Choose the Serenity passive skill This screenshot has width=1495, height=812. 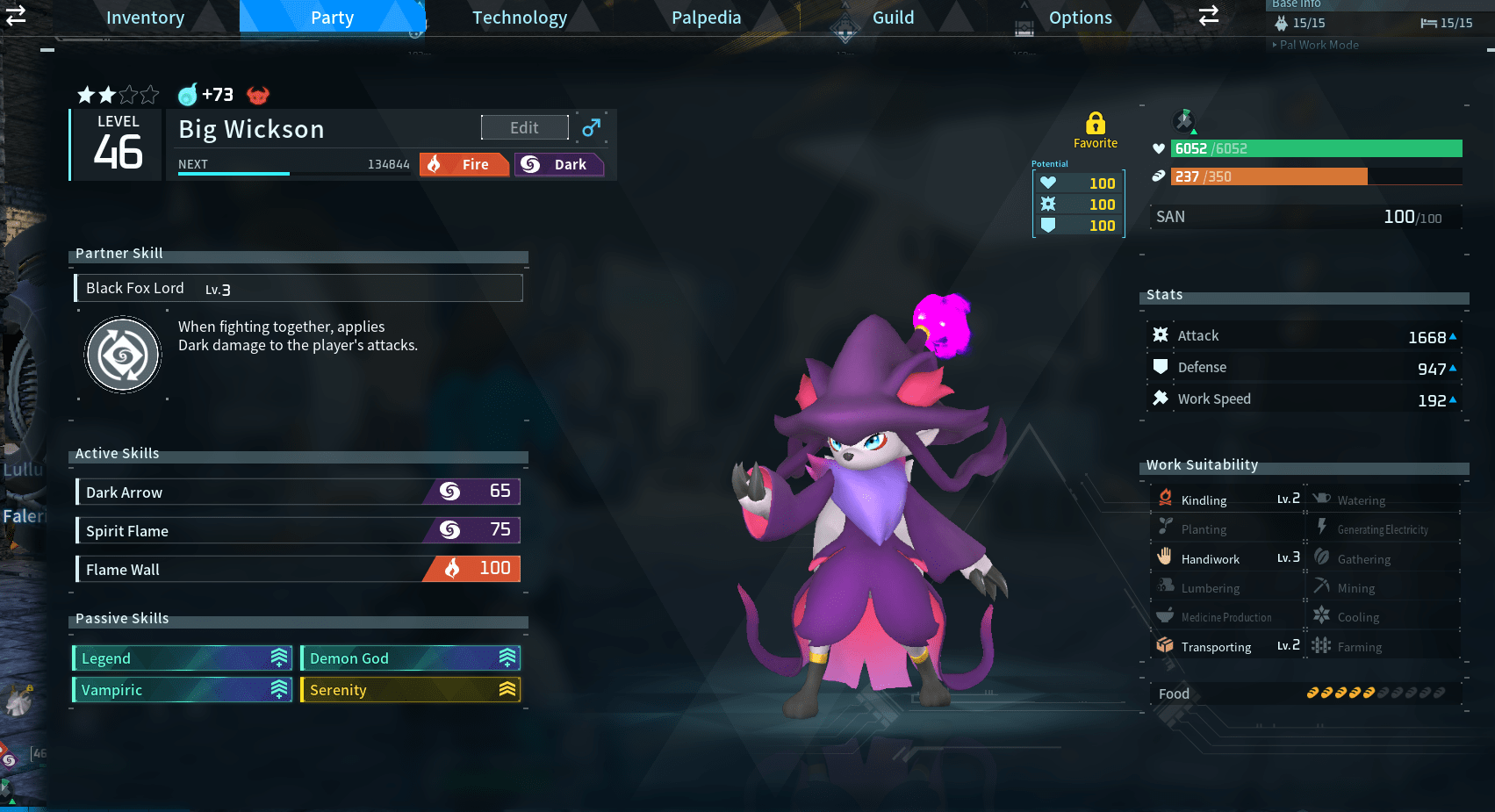pos(410,690)
